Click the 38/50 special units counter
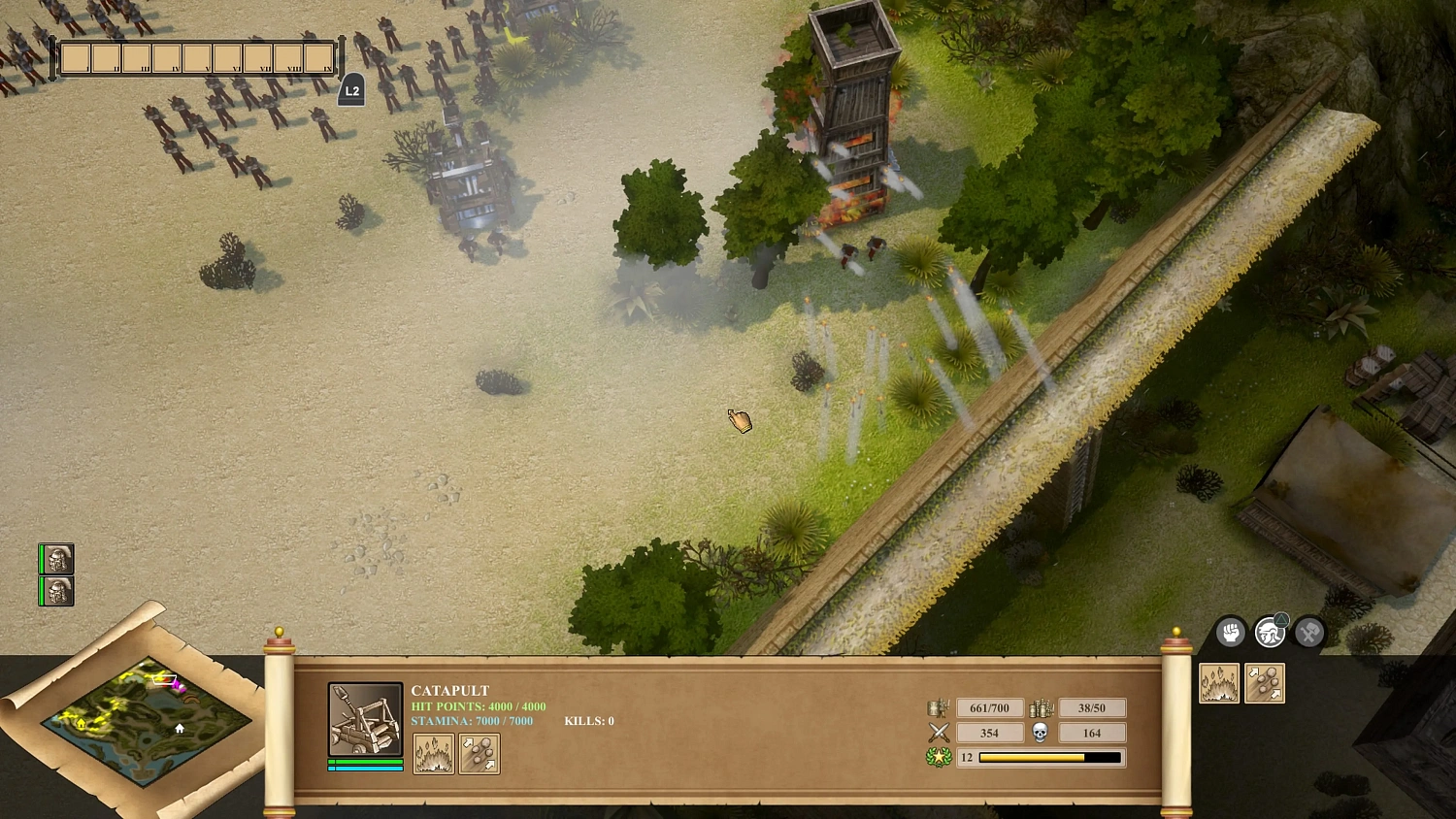Image resolution: width=1456 pixels, height=819 pixels. (1092, 707)
